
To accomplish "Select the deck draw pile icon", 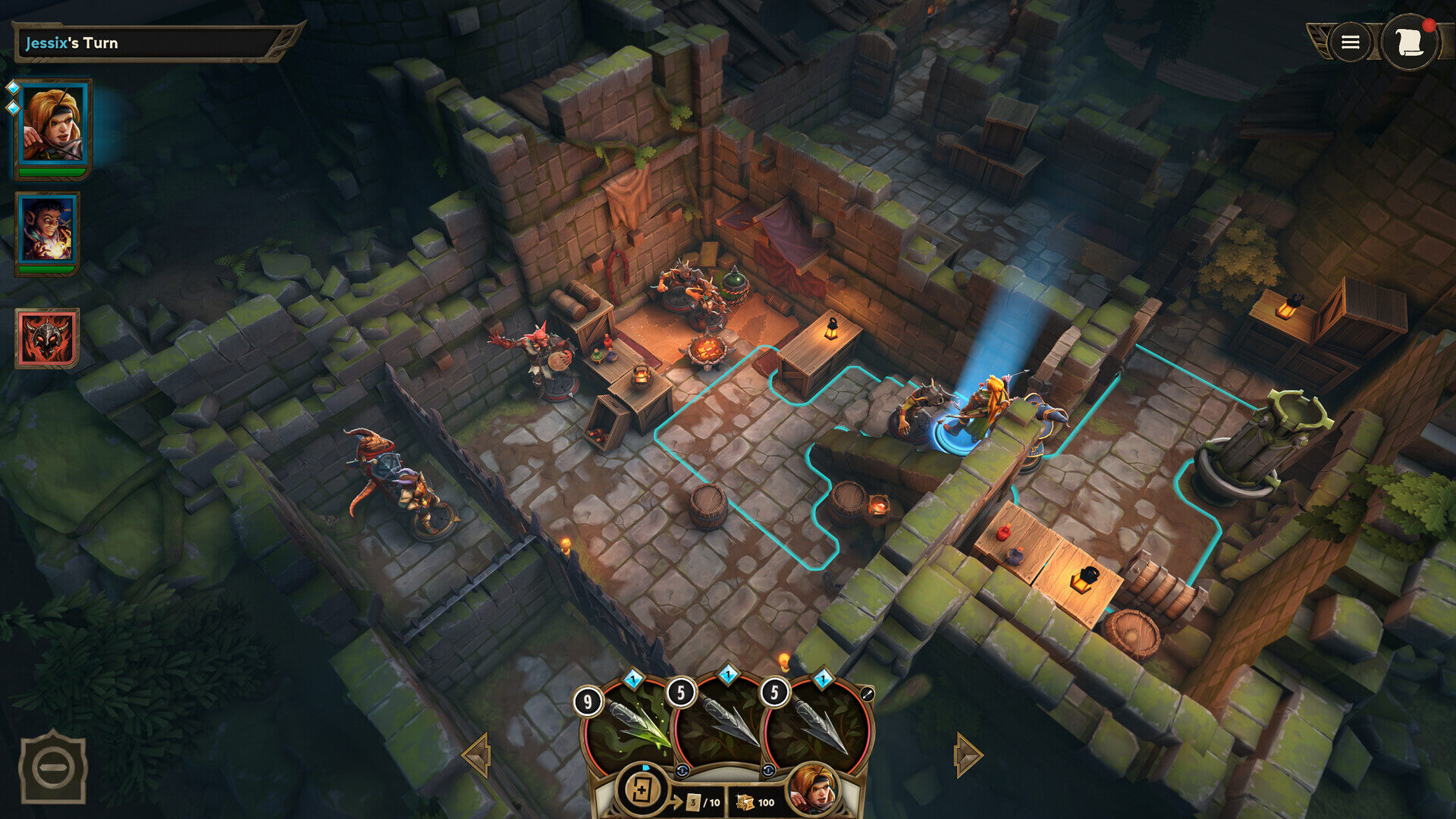I will (642, 790).
